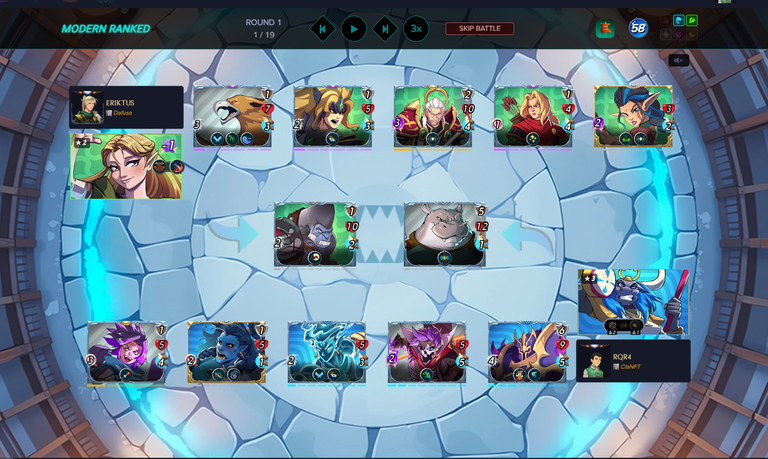
Task: Click the Skip Battle button
Action: point(480,28)
